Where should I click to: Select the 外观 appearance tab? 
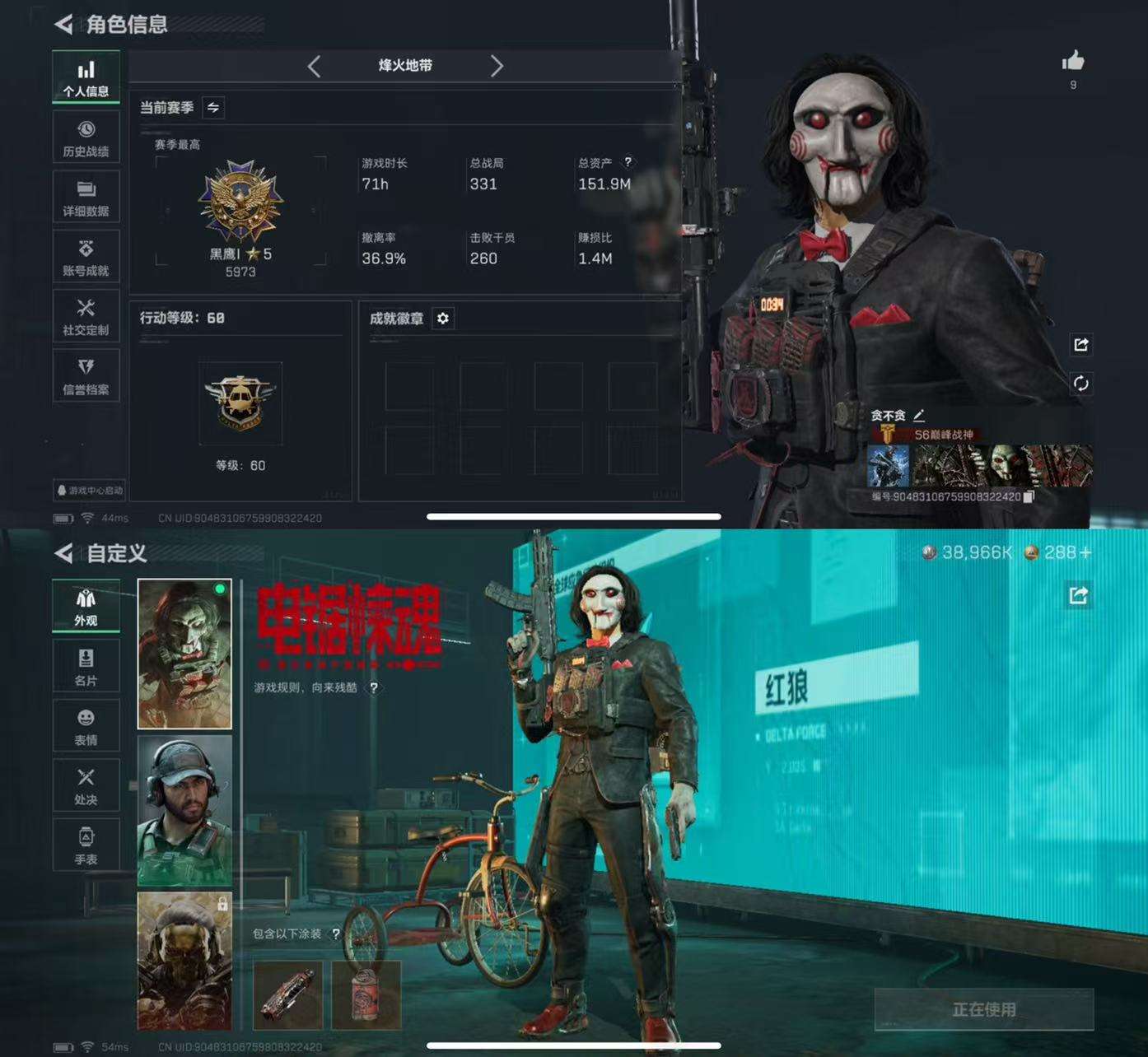(x=86, y=606)
